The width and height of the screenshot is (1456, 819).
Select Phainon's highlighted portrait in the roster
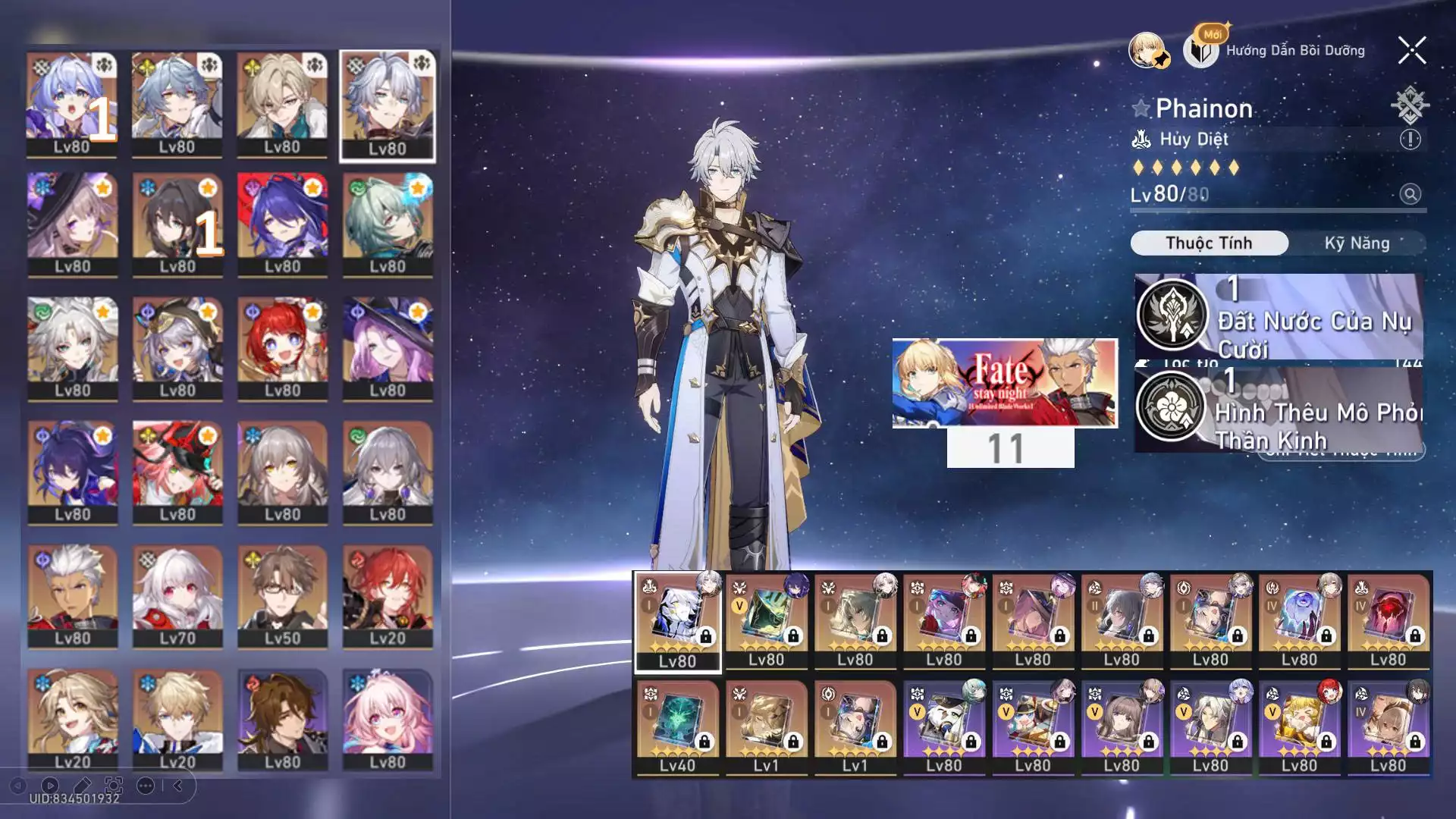point(388,105)
